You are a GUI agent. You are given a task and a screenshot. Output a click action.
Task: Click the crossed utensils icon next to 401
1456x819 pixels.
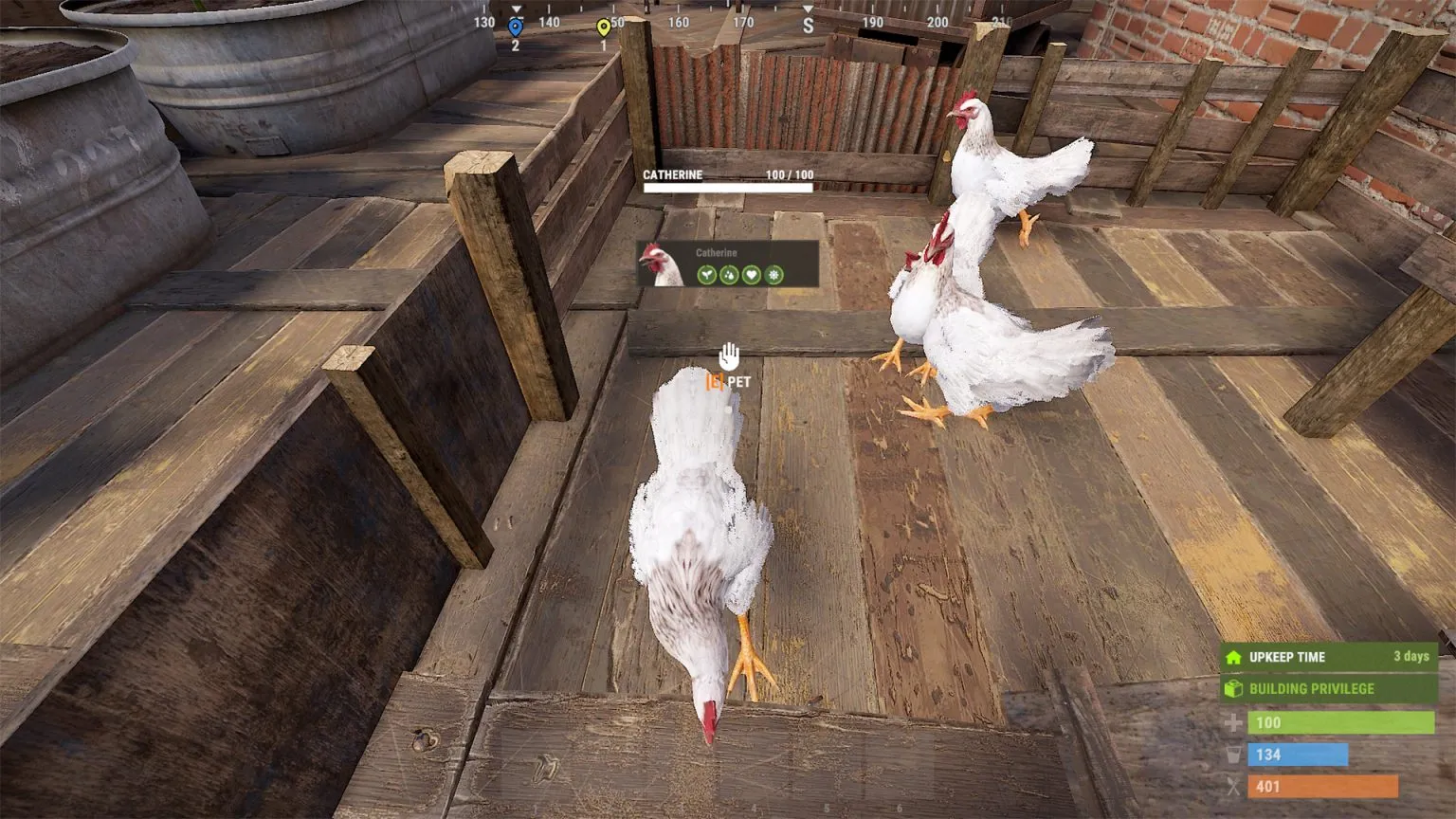coord(1232,787)
